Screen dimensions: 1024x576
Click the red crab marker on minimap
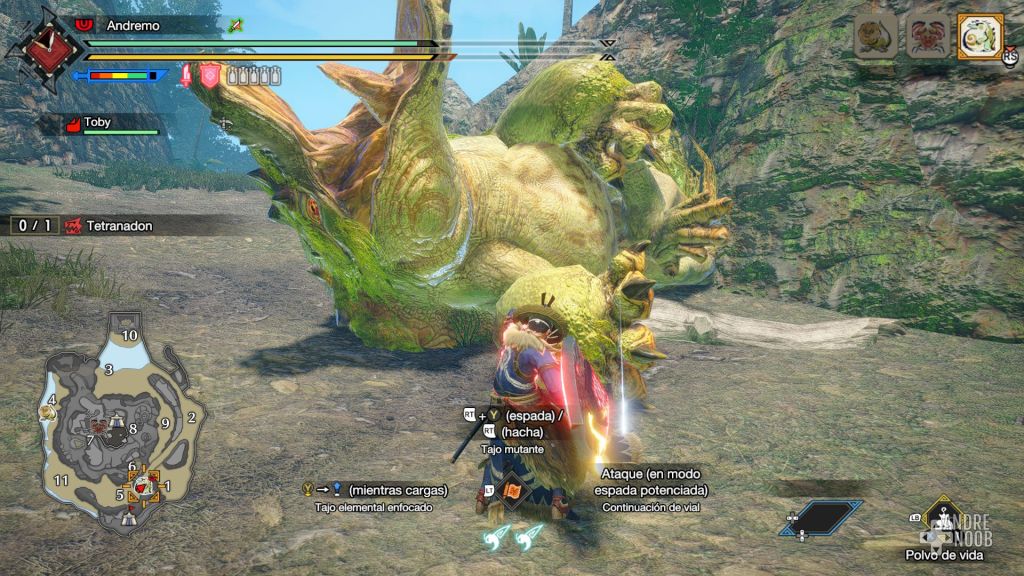pyautogui.click(x=98, y=427)
